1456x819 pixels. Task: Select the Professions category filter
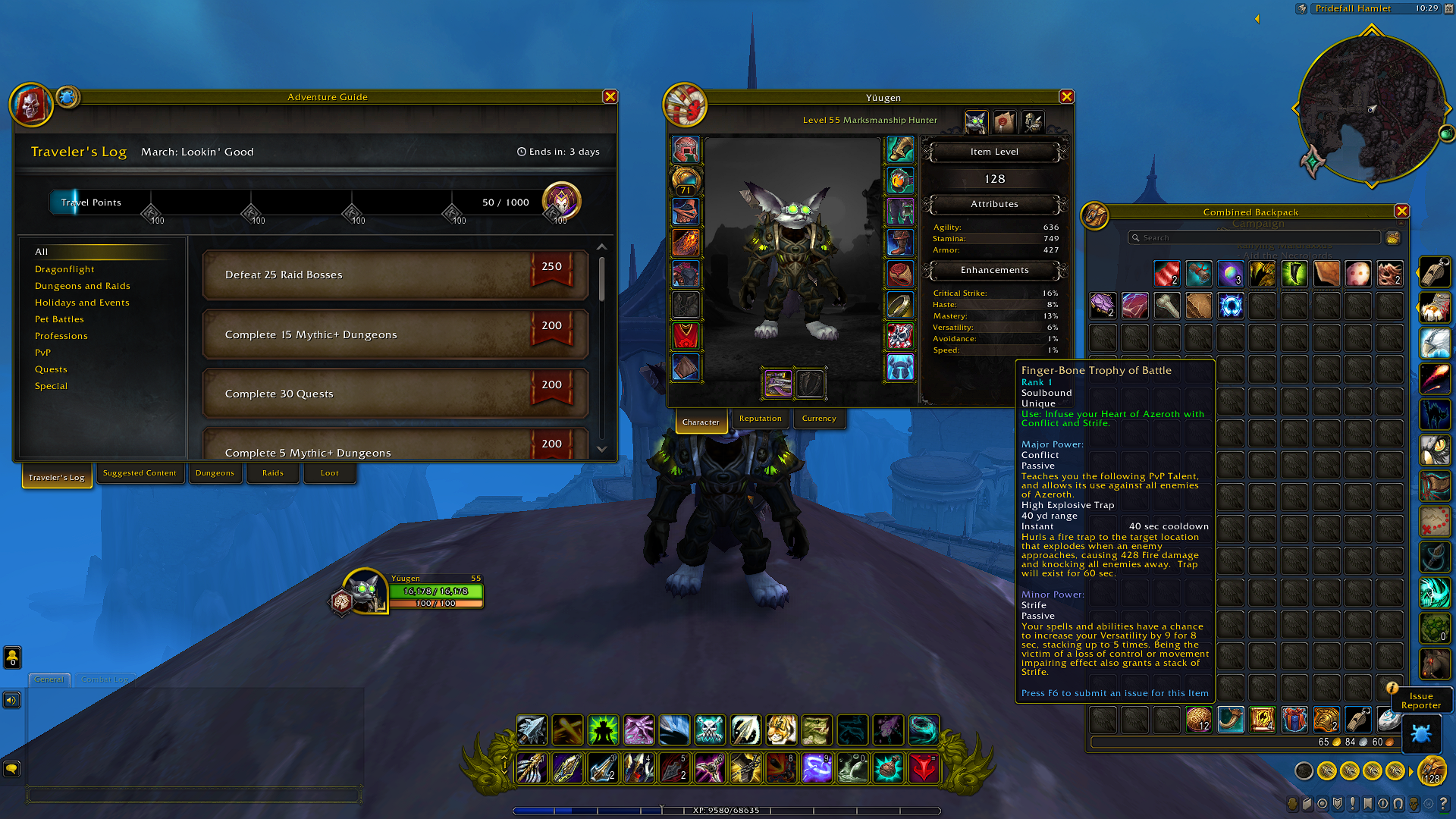click(61, 336)
